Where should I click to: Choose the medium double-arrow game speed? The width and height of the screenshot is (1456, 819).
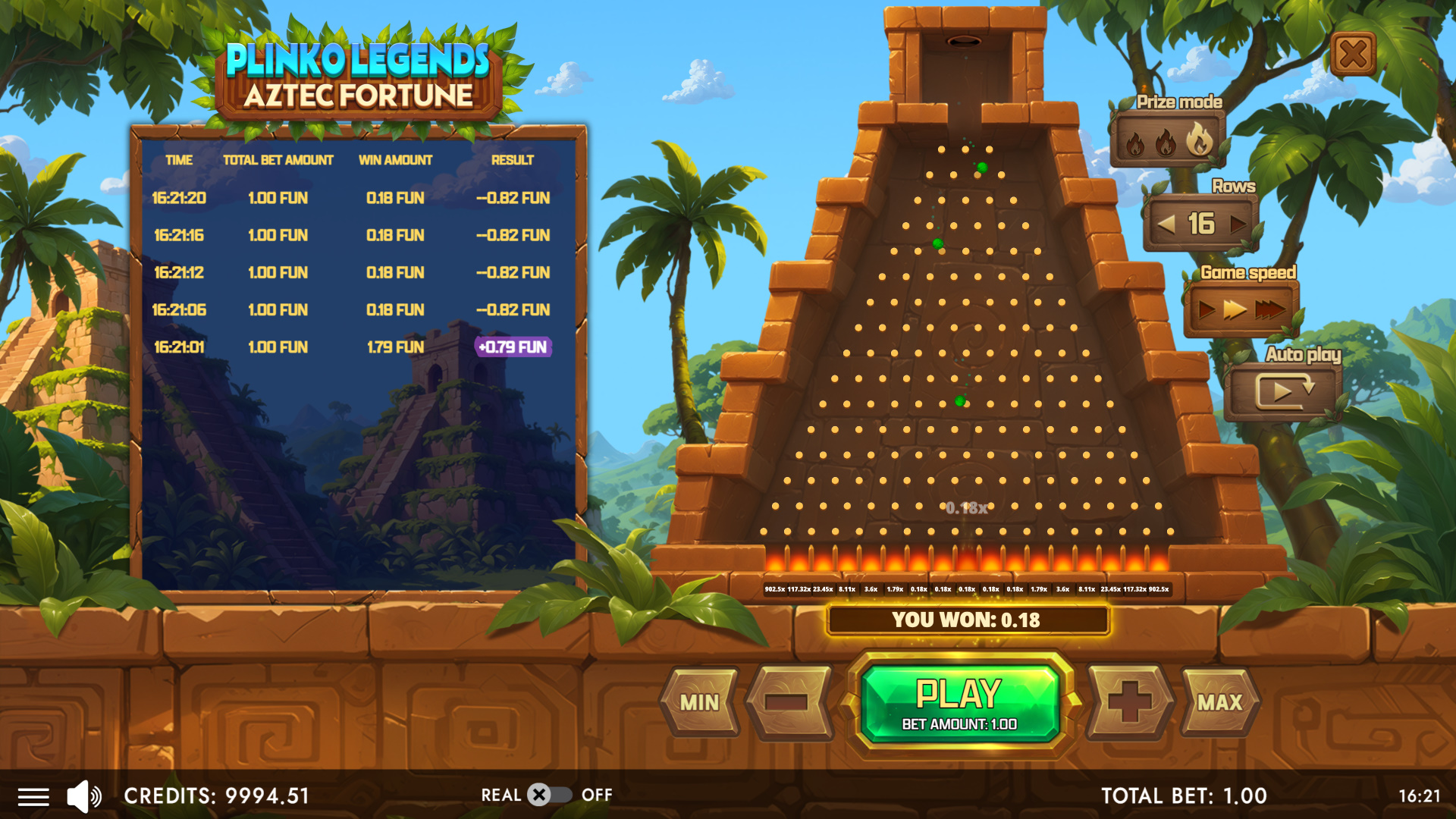tap(1235, 309)
